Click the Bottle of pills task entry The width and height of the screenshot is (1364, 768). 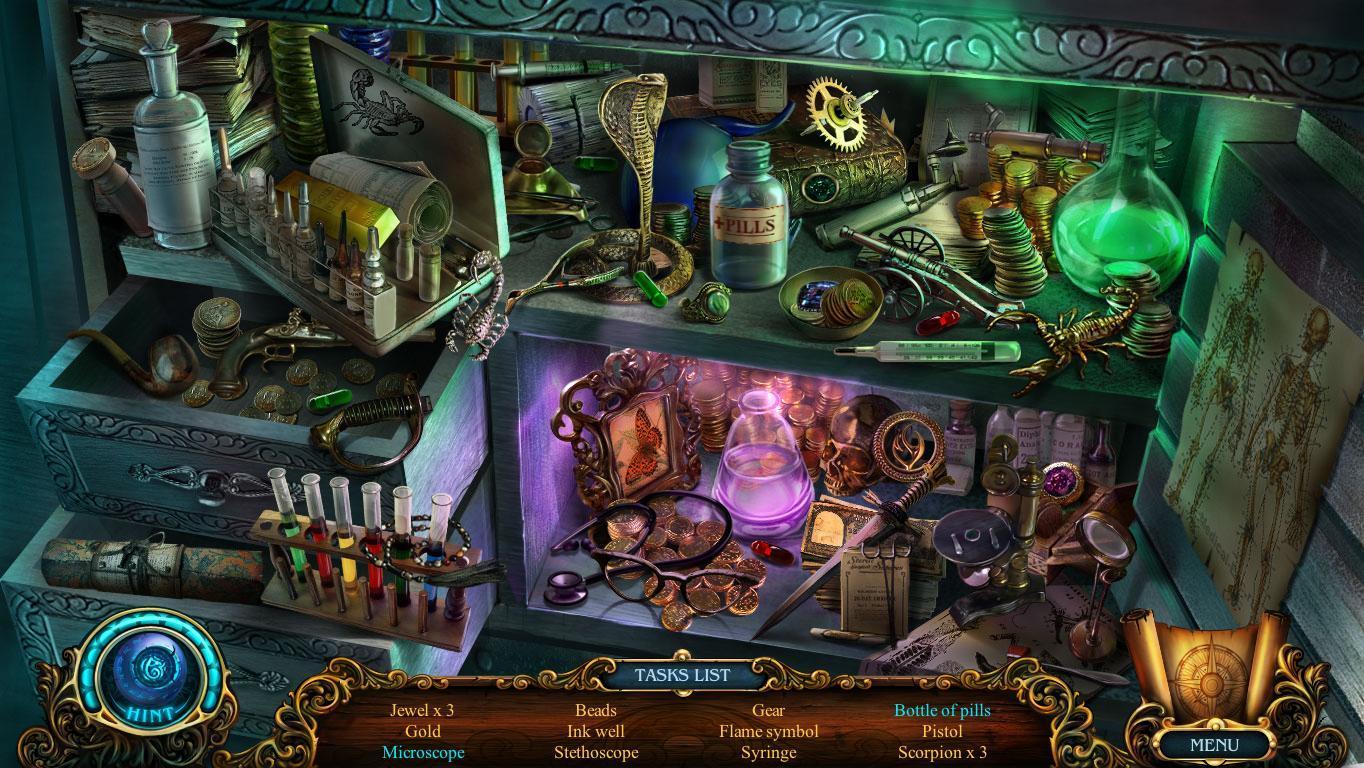point(942,711)
